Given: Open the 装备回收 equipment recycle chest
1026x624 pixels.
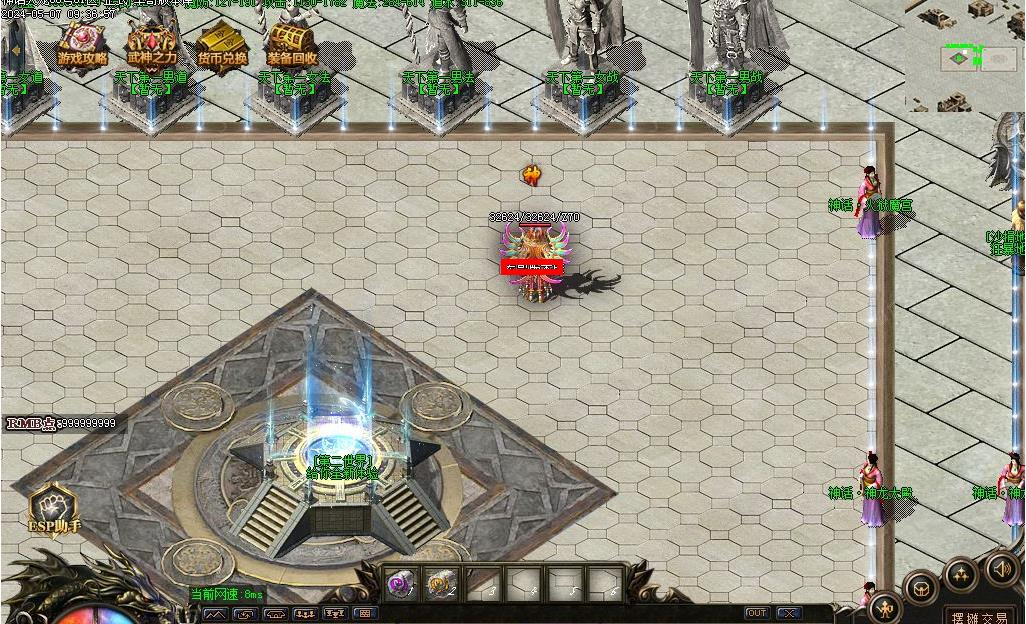Looking at the screenshot, I should (x=292, y=45).
